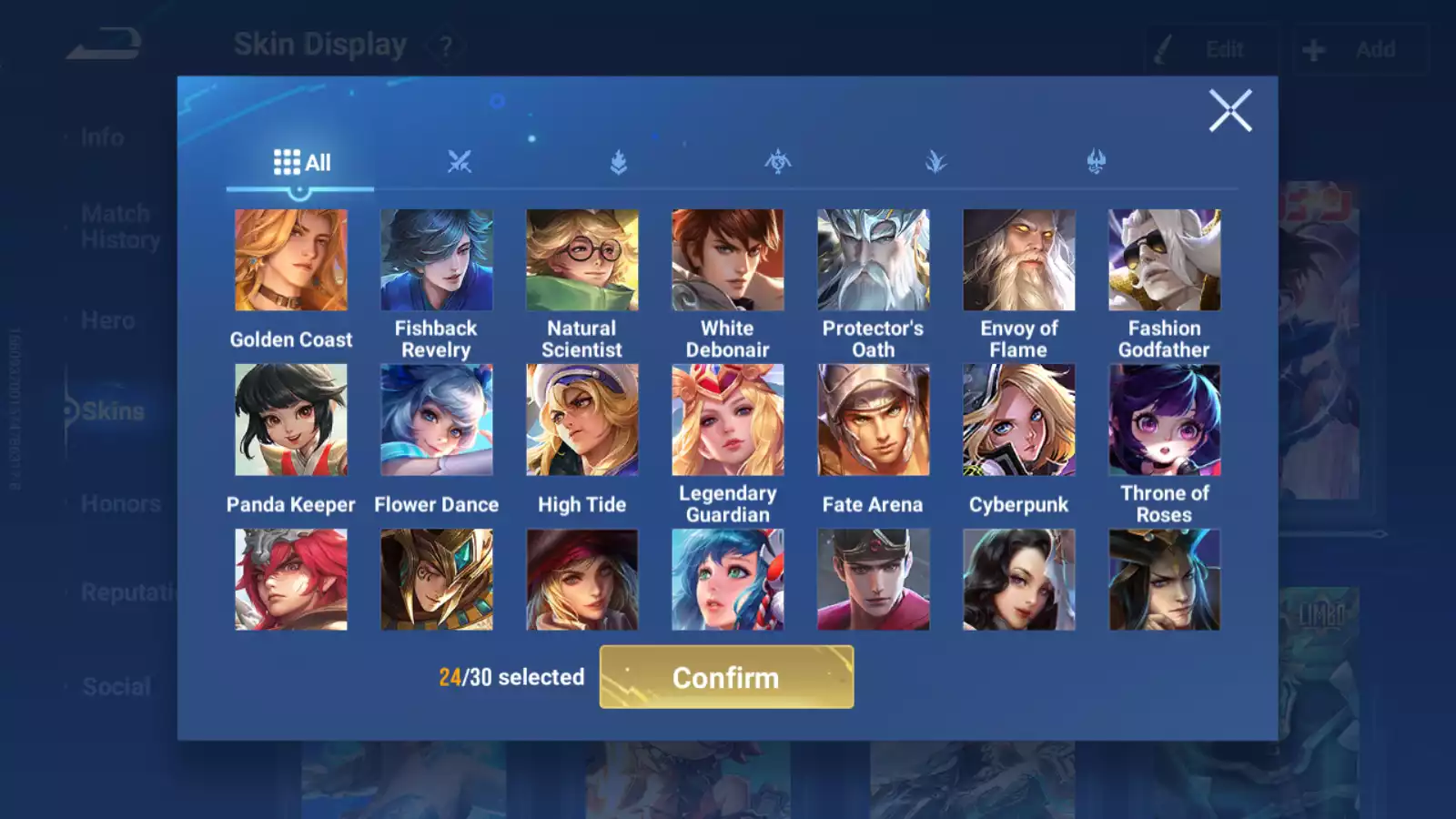Choose the Protector's Oath skin

pos(874,260)
